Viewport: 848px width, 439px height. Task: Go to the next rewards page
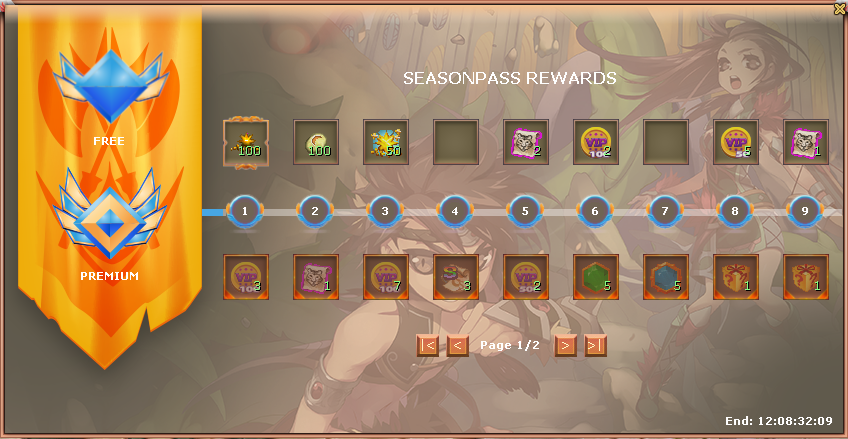point(566,345)
